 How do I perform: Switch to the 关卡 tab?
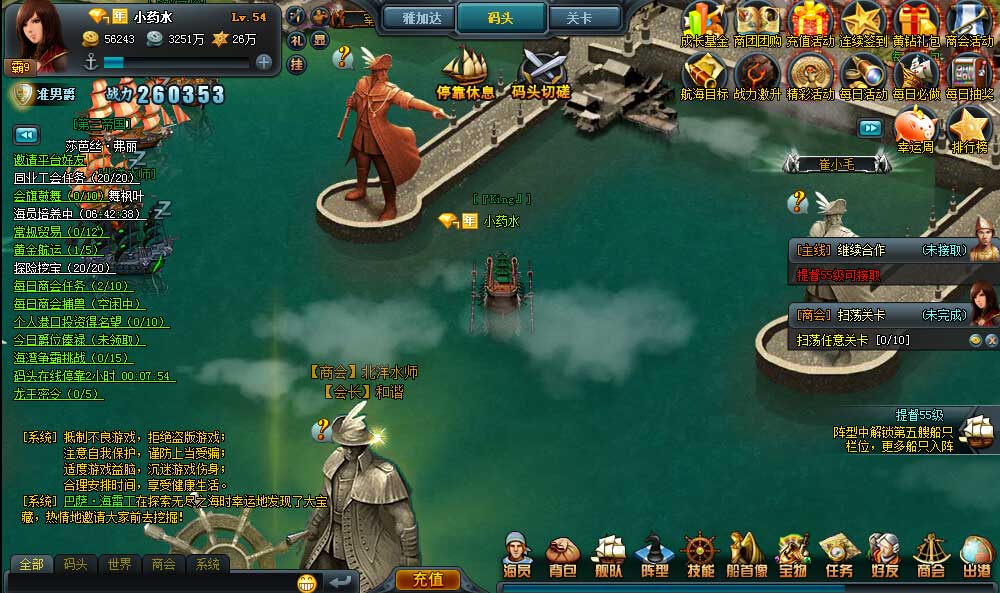click(x=579, y=18)
